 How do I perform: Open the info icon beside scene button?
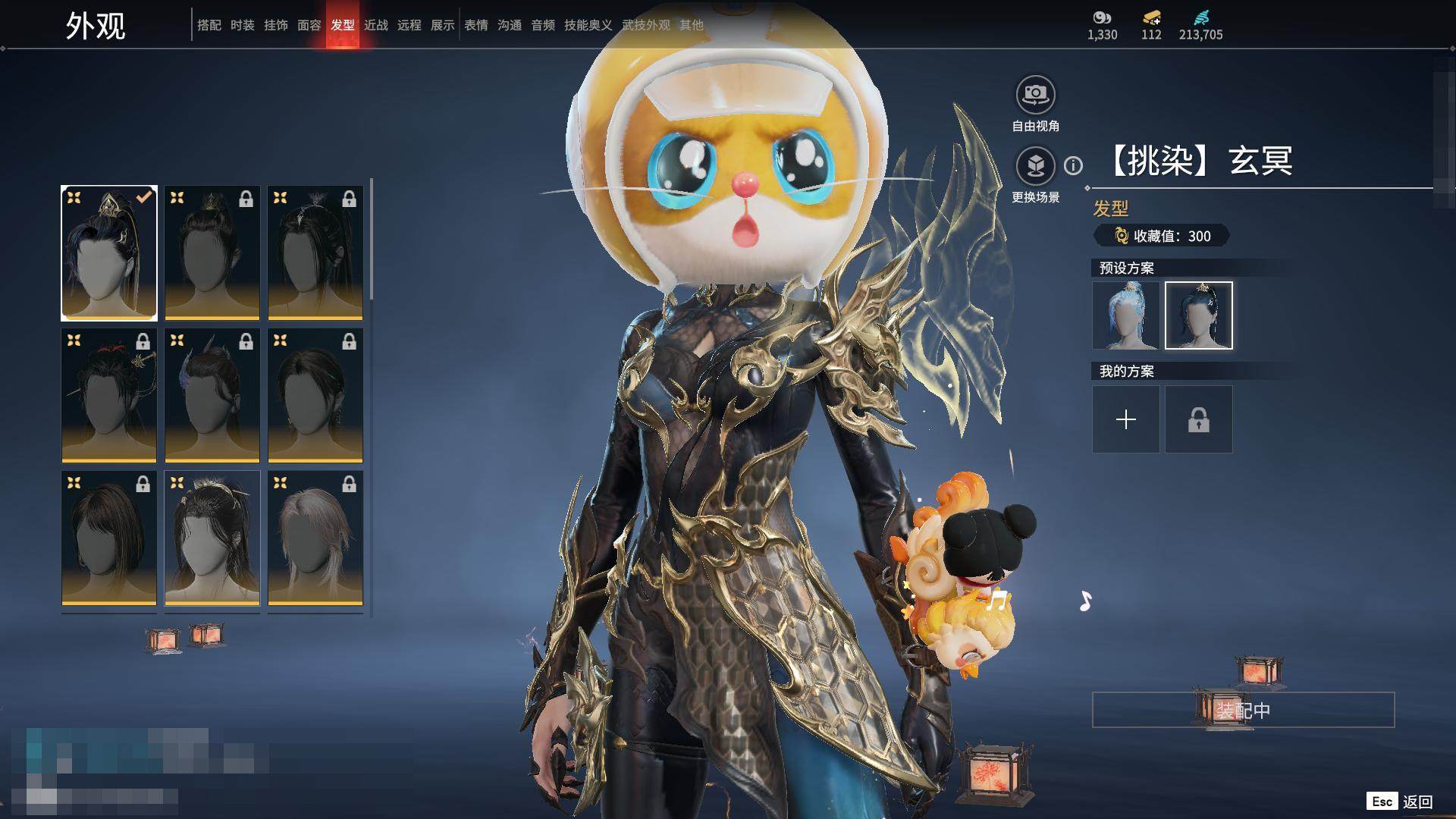tap(1073, 165)
